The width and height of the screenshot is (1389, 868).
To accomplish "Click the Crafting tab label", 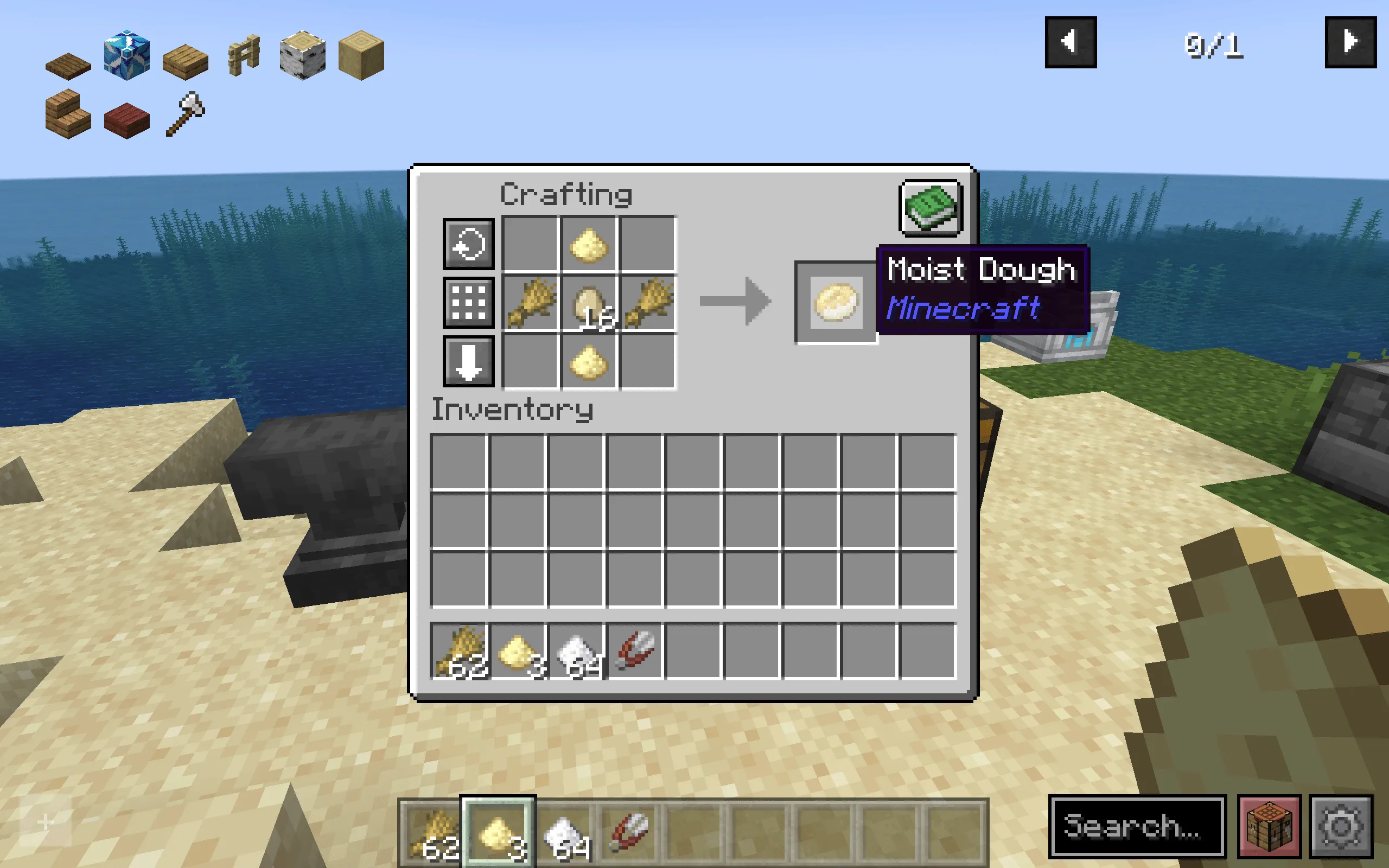I will (x=565, y=194).
